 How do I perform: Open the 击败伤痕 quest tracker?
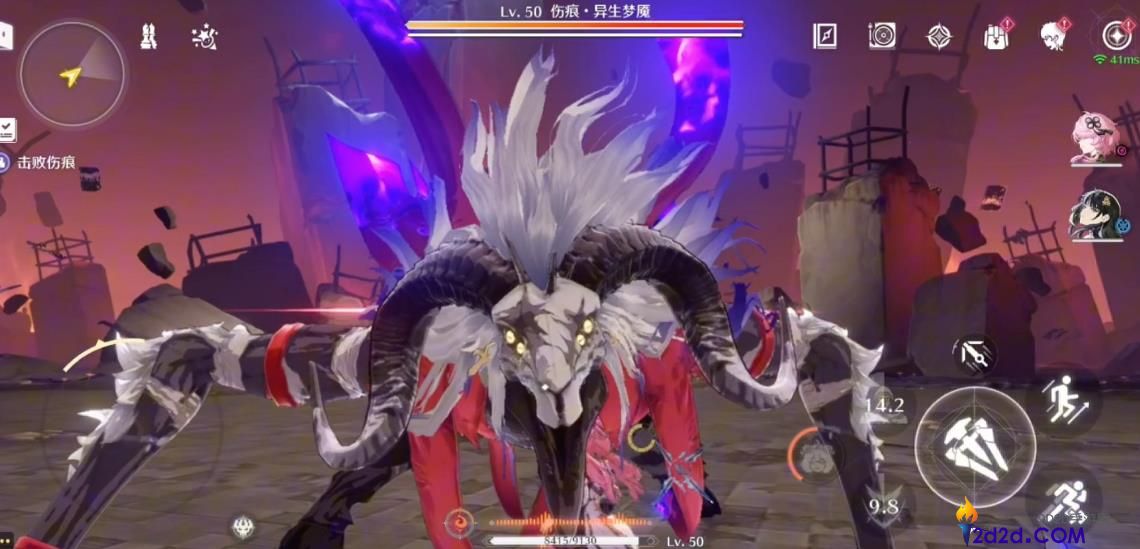point(46,162)
